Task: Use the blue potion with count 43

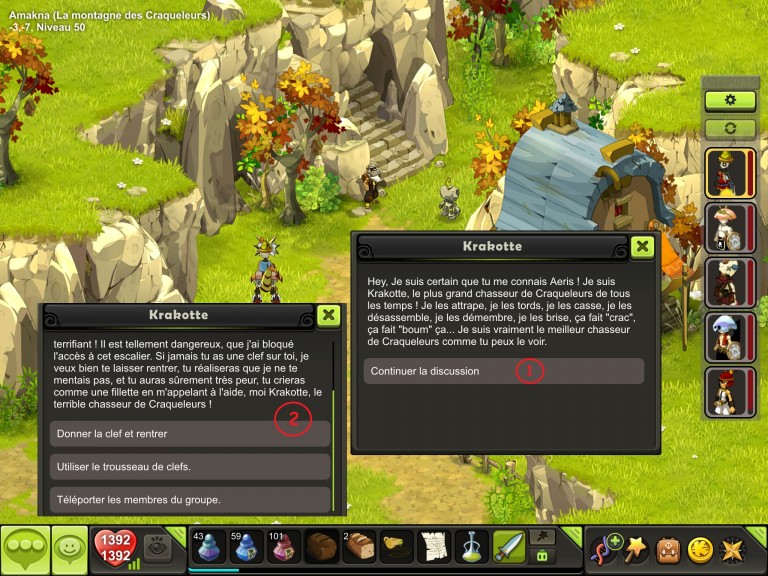Action: pyautogui.click(x=210, y=547)
